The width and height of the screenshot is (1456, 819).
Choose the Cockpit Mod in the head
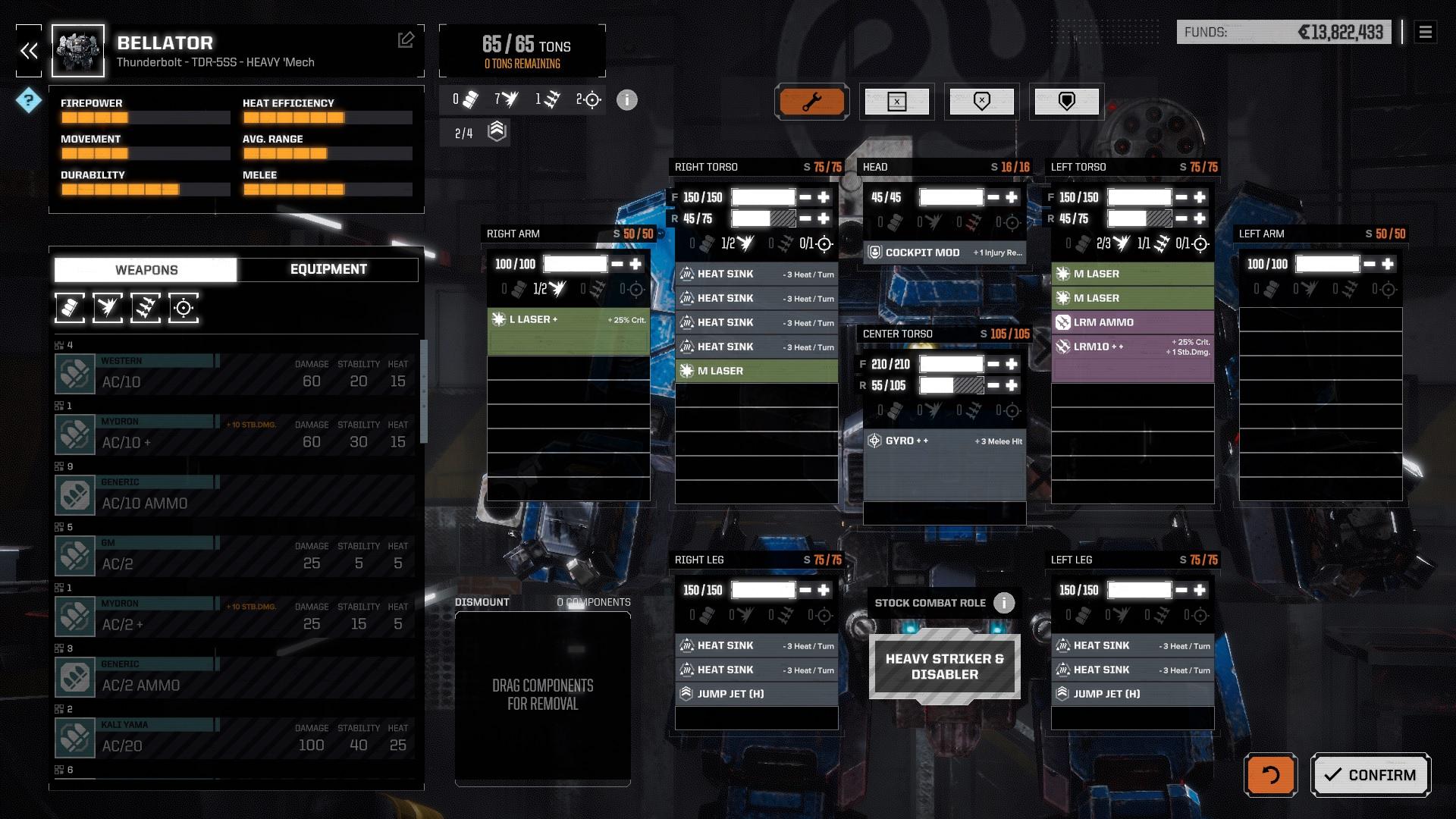(x=944, y=253)
